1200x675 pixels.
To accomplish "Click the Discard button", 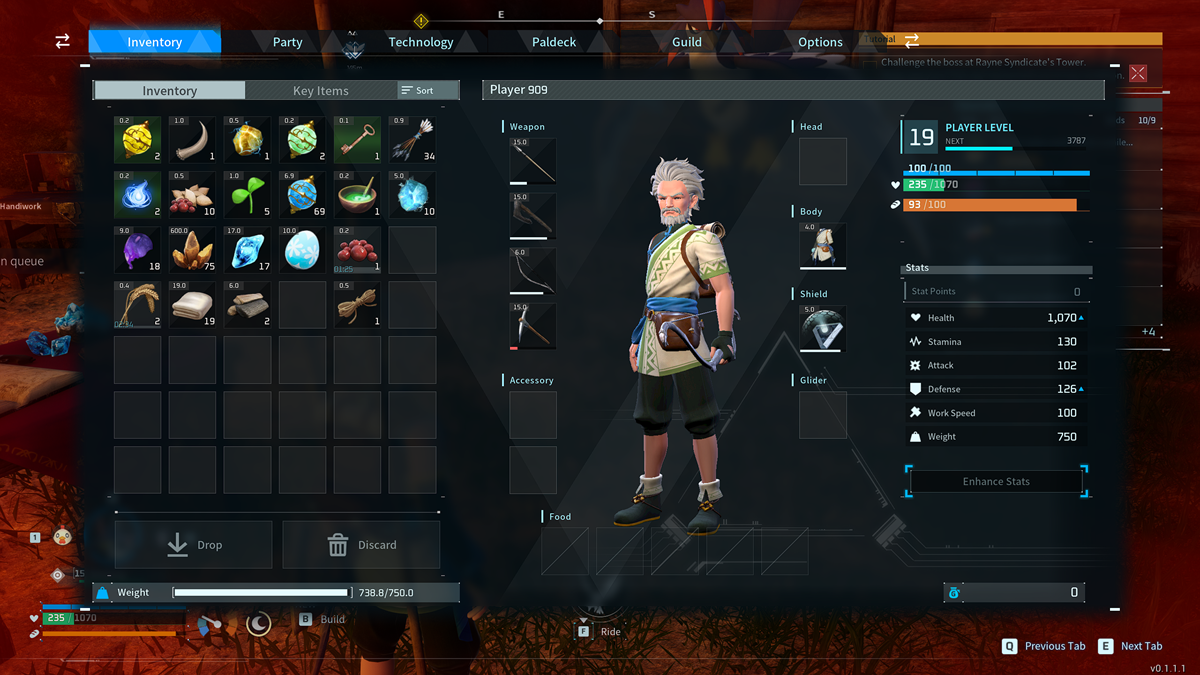I will [362, 545].
